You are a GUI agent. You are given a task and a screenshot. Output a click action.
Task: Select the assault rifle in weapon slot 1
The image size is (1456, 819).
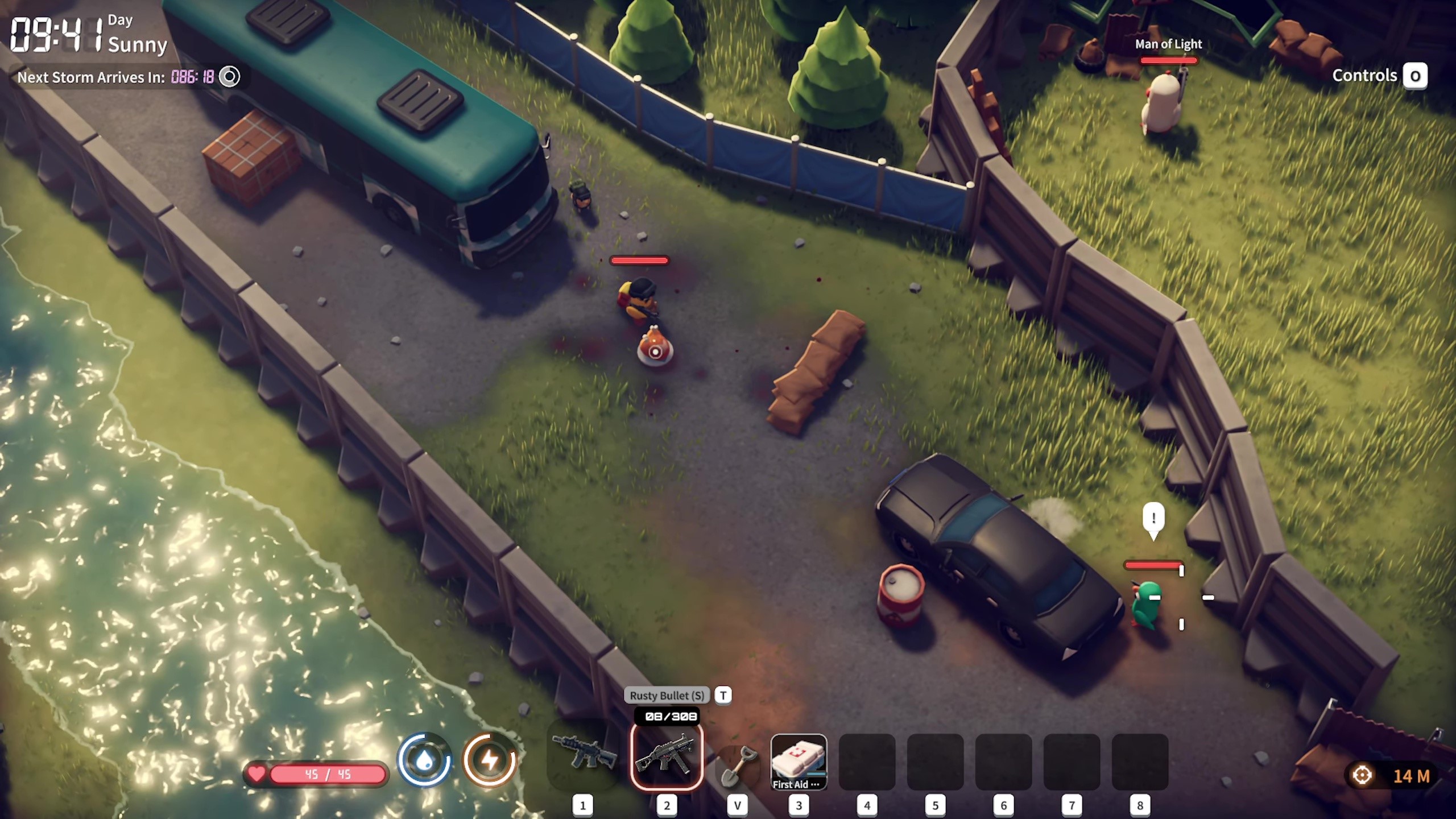tap(584, 755)
